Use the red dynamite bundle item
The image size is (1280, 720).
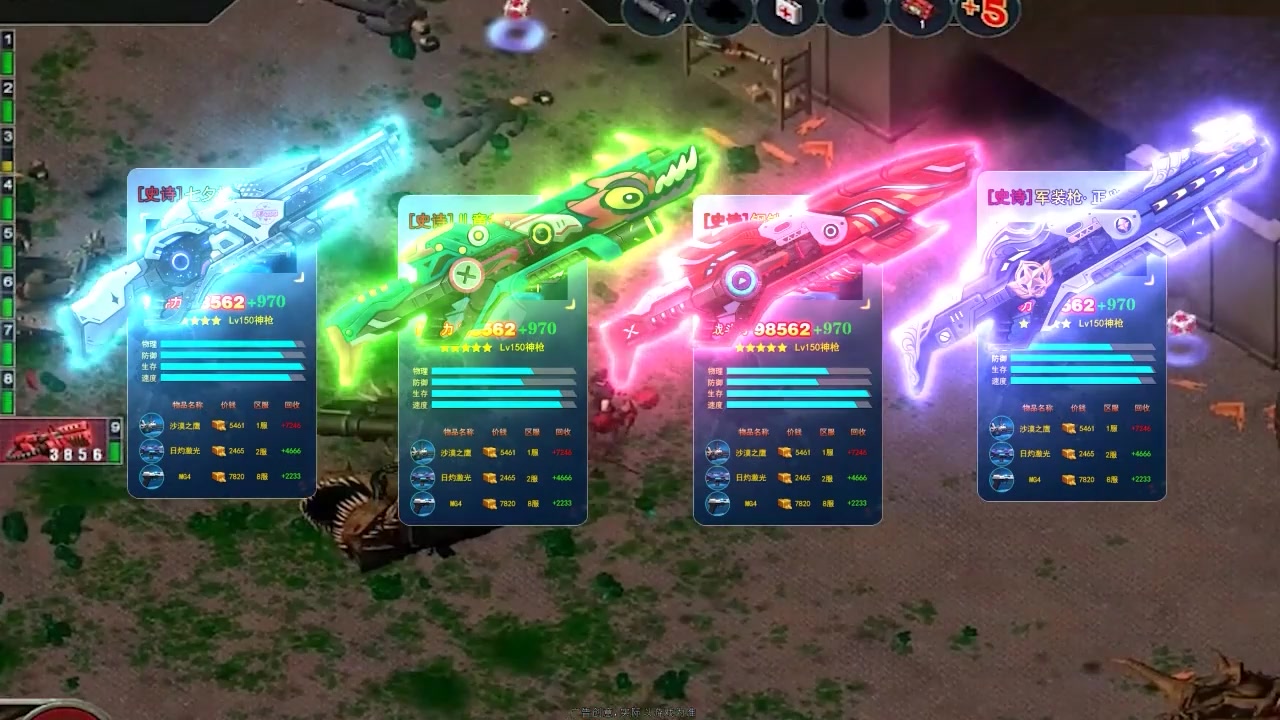point(916,14)
